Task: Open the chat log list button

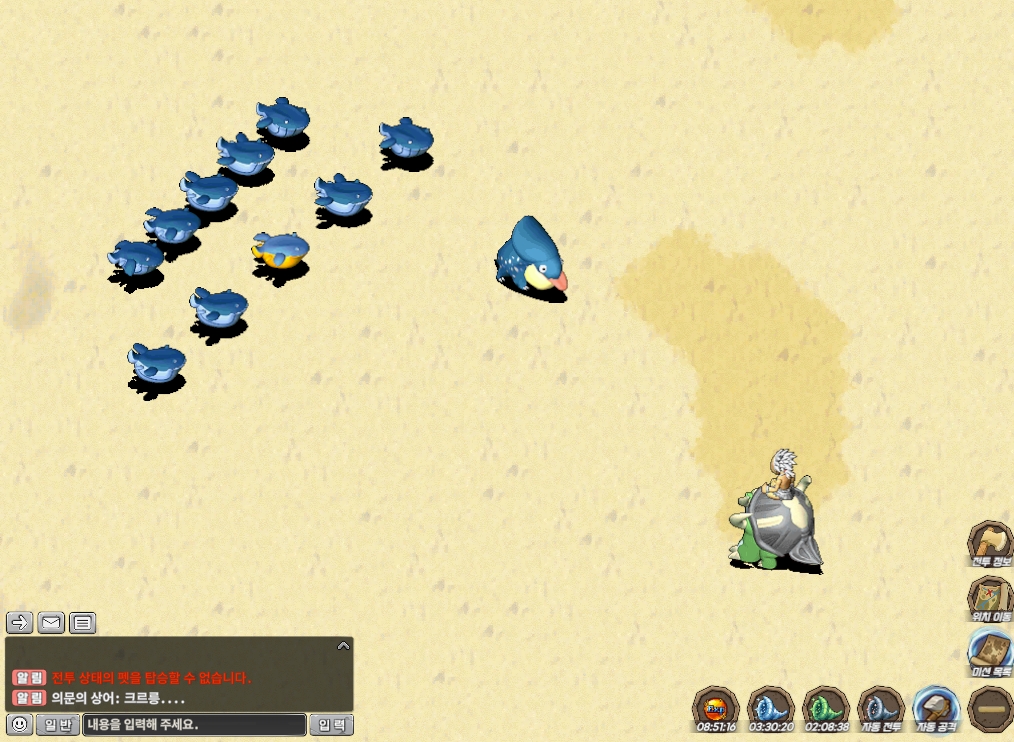Action: coord(83,623)
